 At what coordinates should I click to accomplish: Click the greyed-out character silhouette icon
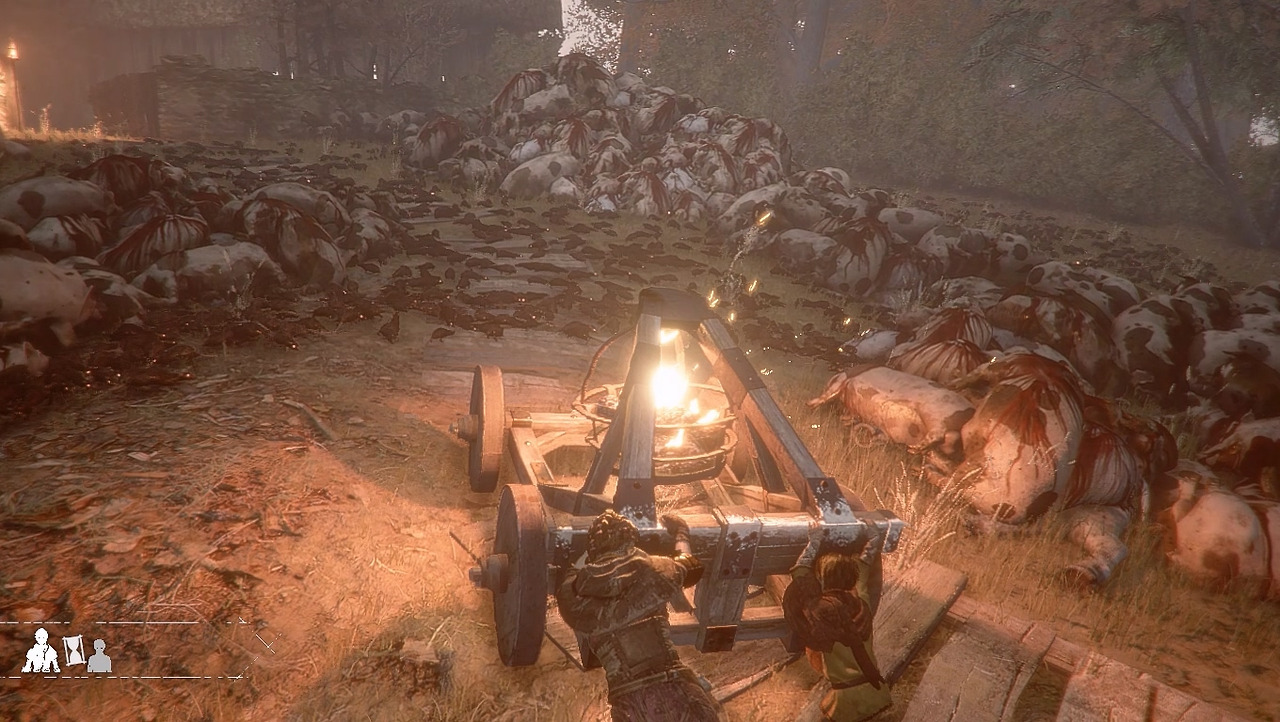pyautogui.click(x=99, y=656)
